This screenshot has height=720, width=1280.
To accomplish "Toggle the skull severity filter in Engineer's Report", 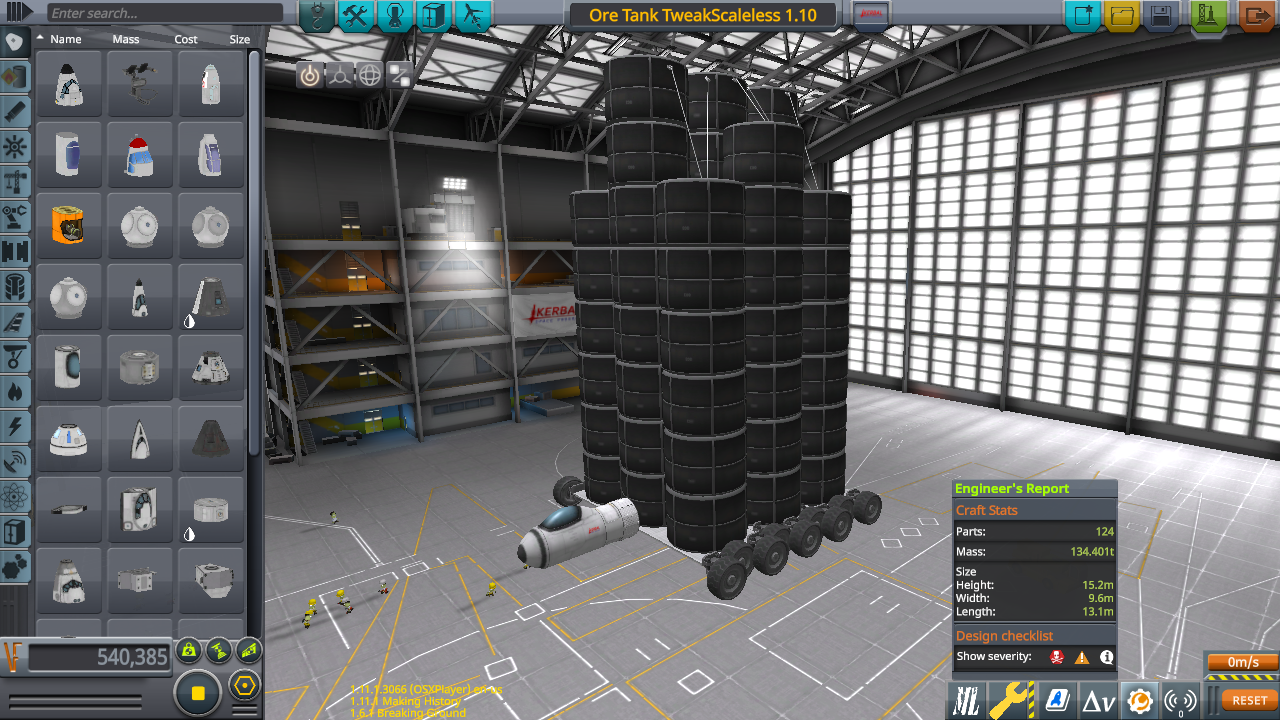I will [x=1057, y=657].
